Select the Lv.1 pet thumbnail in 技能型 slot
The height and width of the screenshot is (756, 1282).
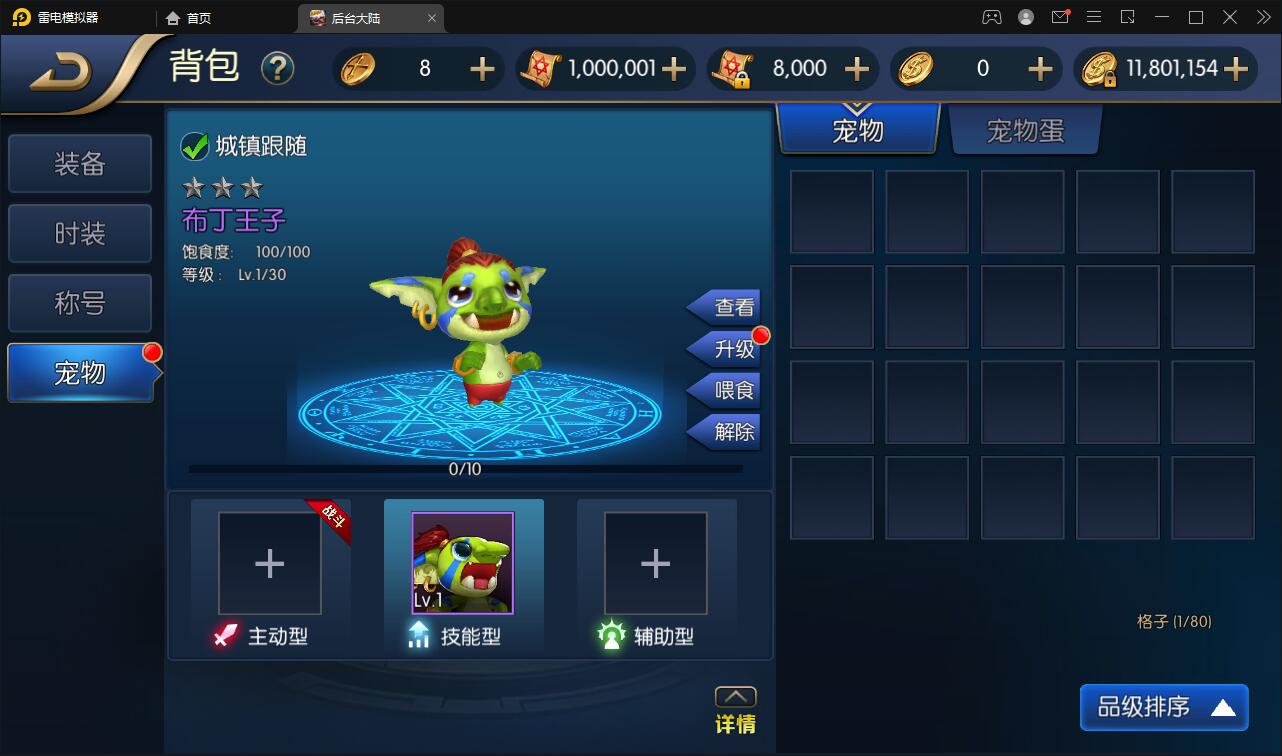coord(463,563)
